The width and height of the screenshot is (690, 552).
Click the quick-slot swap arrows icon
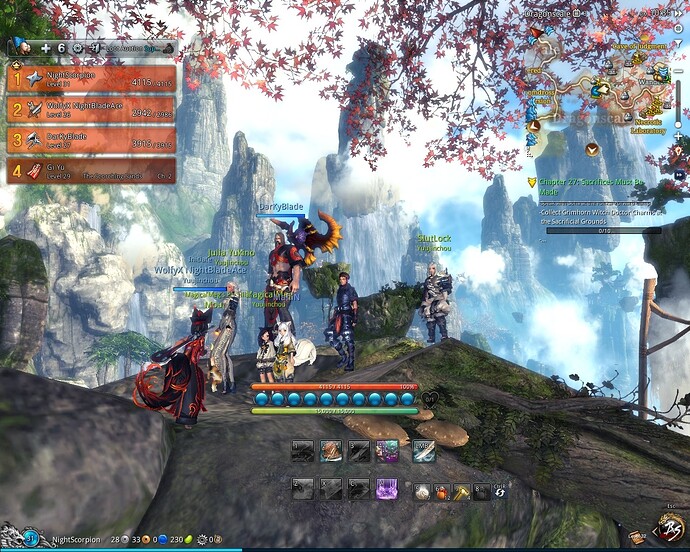499,491
